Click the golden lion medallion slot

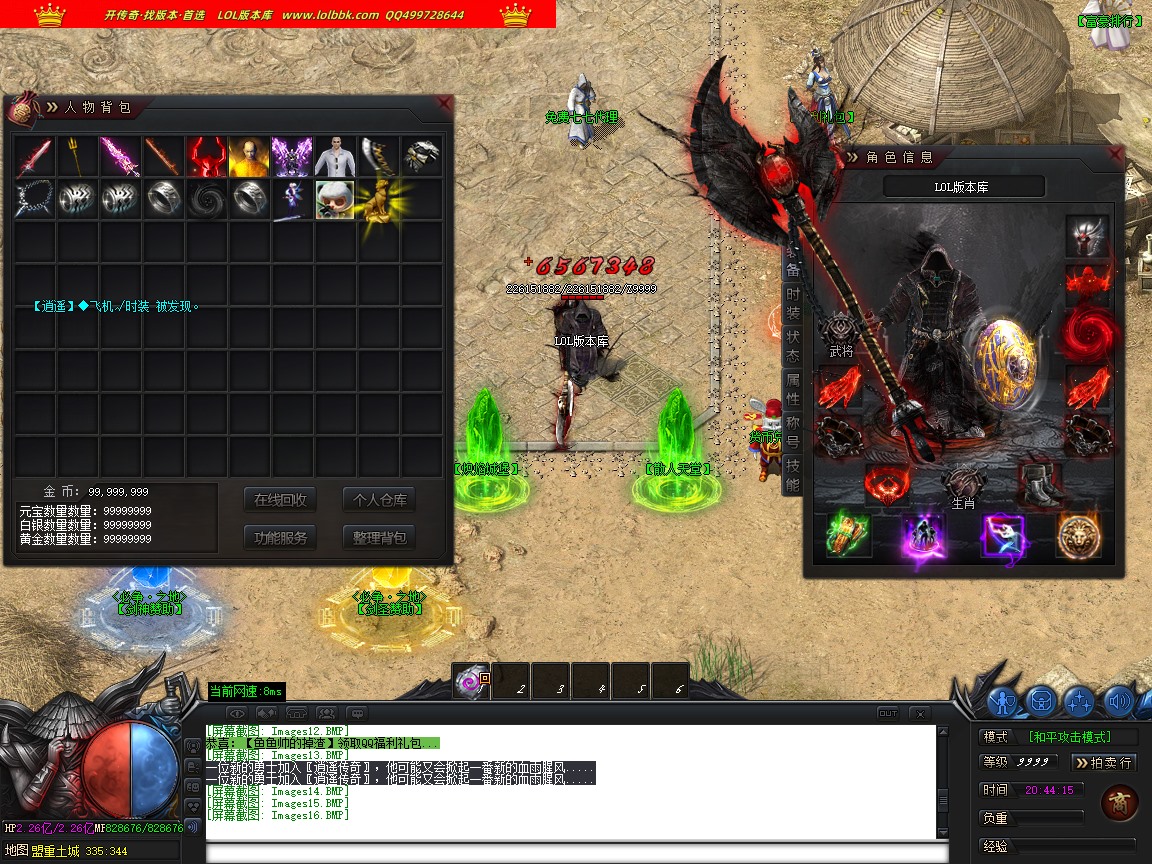click(1079, 535)
